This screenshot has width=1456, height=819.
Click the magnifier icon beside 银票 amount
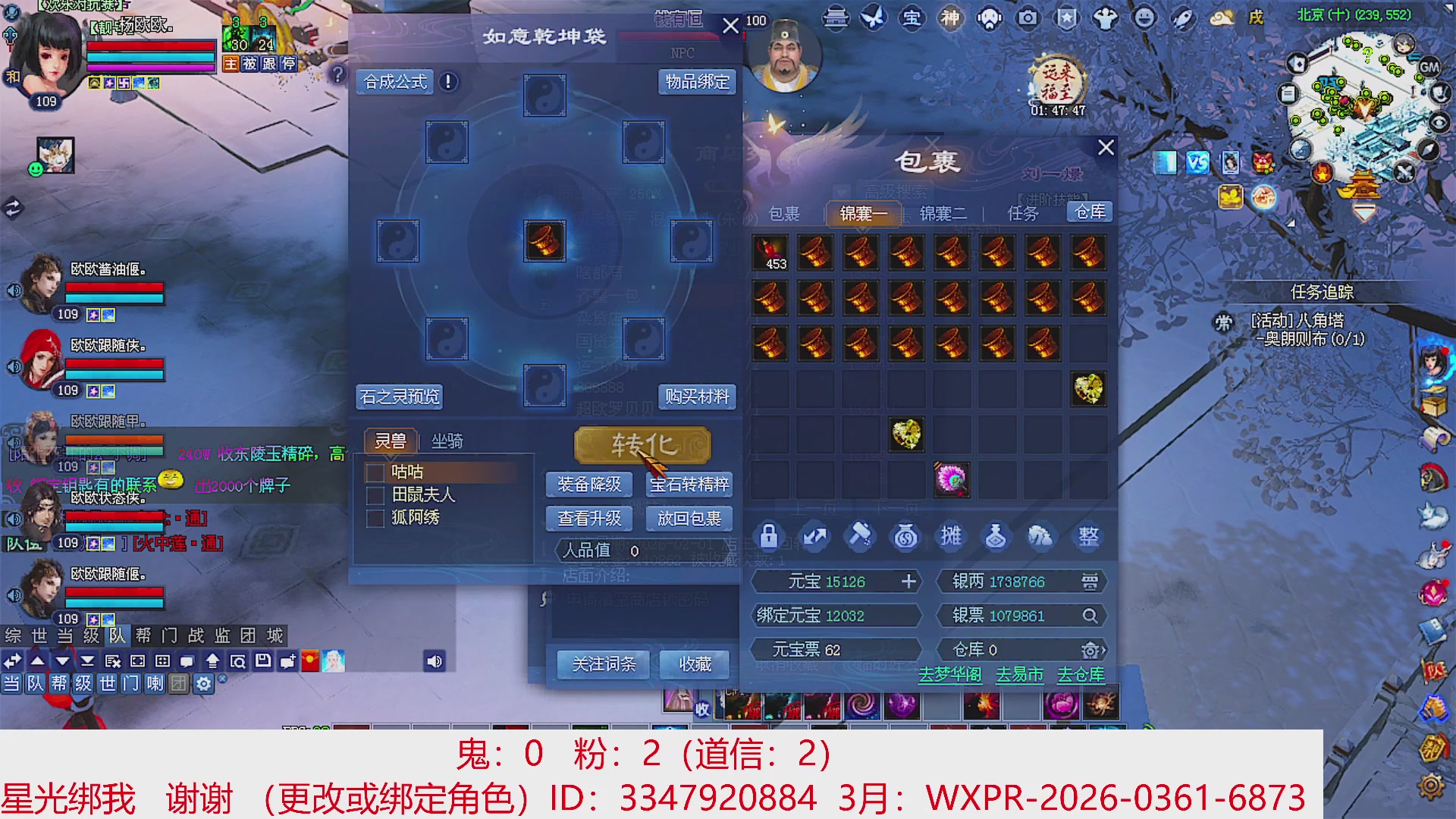tap(1090, 616)
